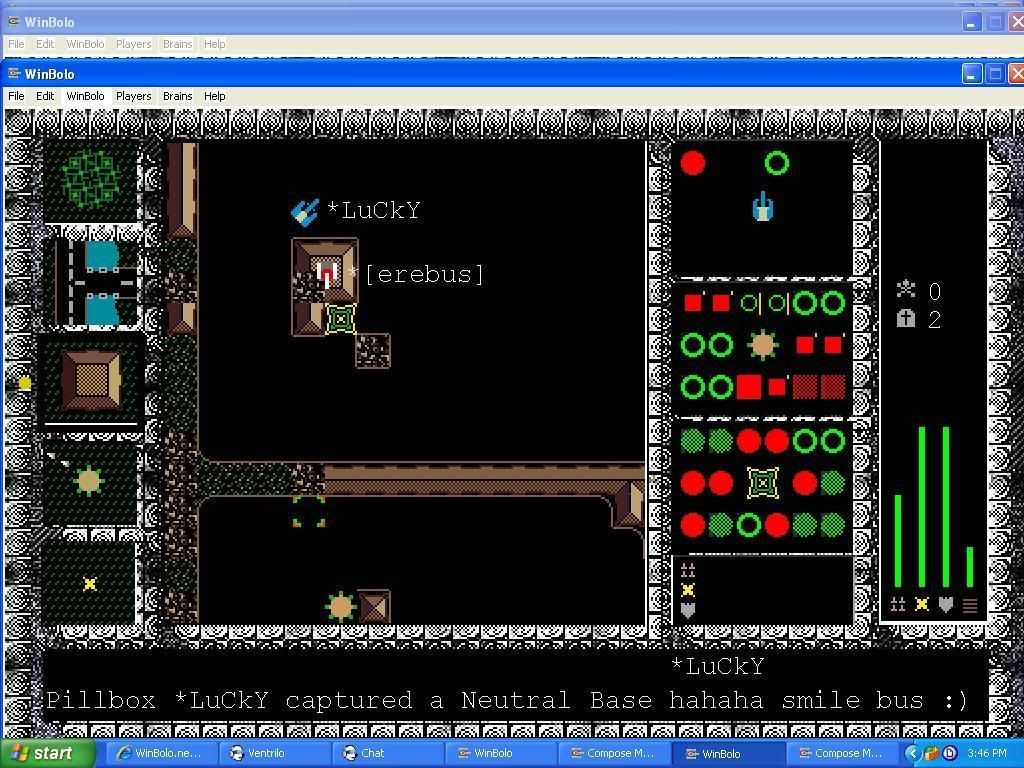Pick the pillbox placement tool
The width and height of the screenshot is (1024, 768).
(x=91, y=482)
